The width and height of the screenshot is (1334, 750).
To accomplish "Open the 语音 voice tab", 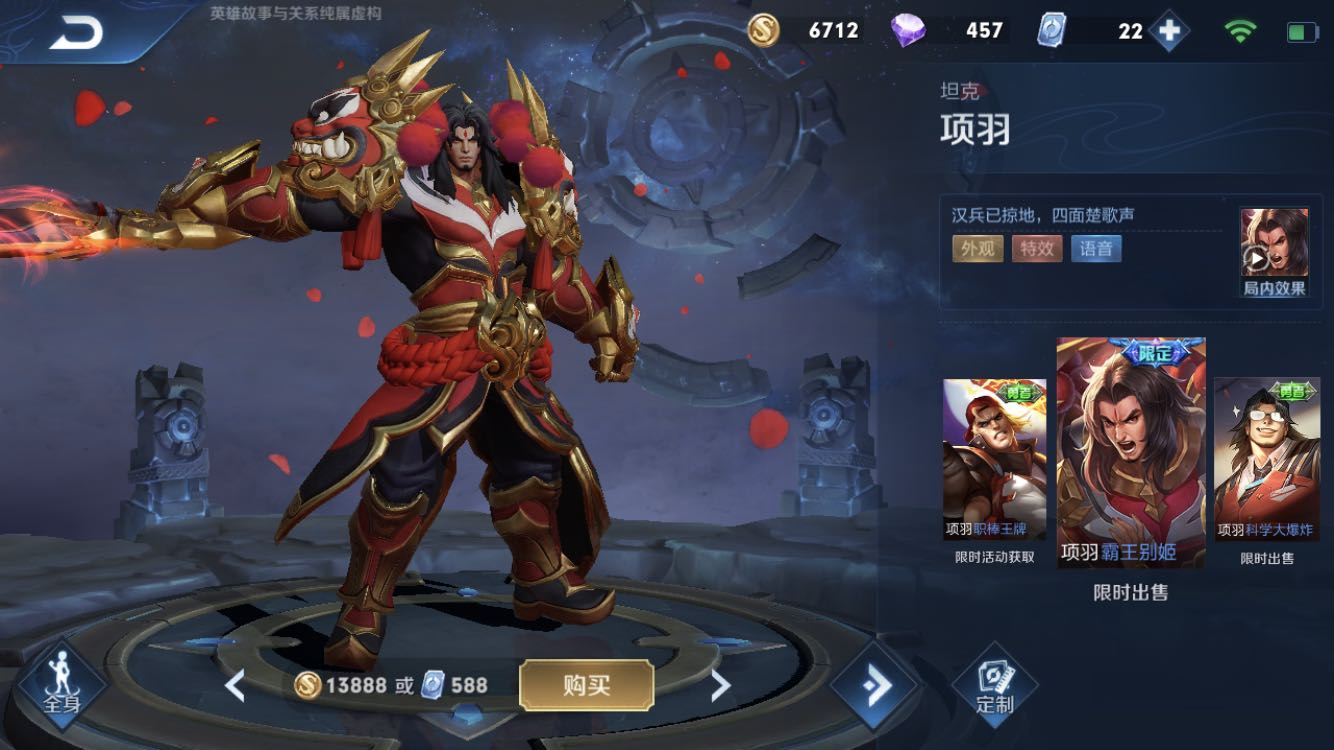I will (x=1096, y=248).
